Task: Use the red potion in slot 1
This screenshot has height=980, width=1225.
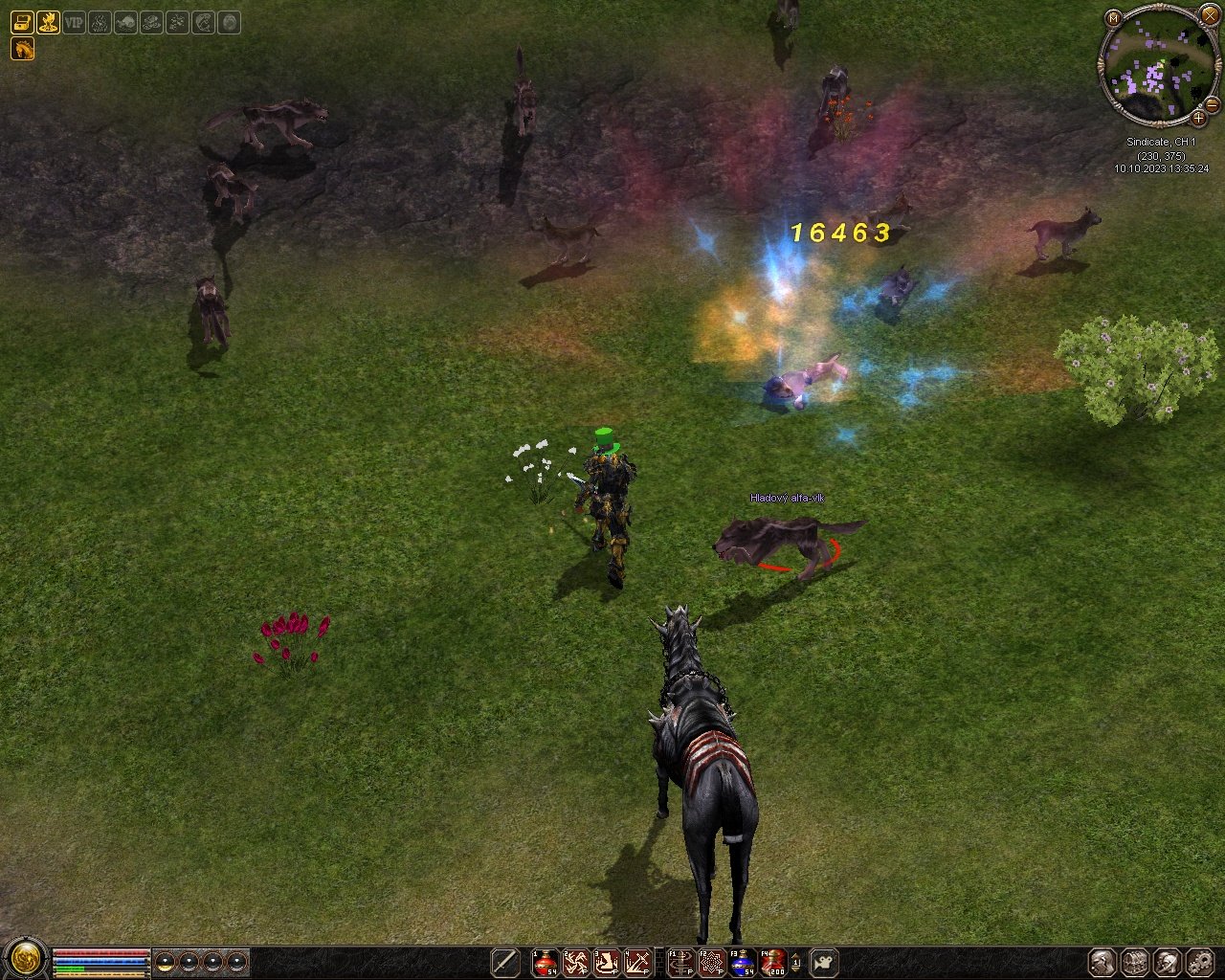Action: pos(546,962)
